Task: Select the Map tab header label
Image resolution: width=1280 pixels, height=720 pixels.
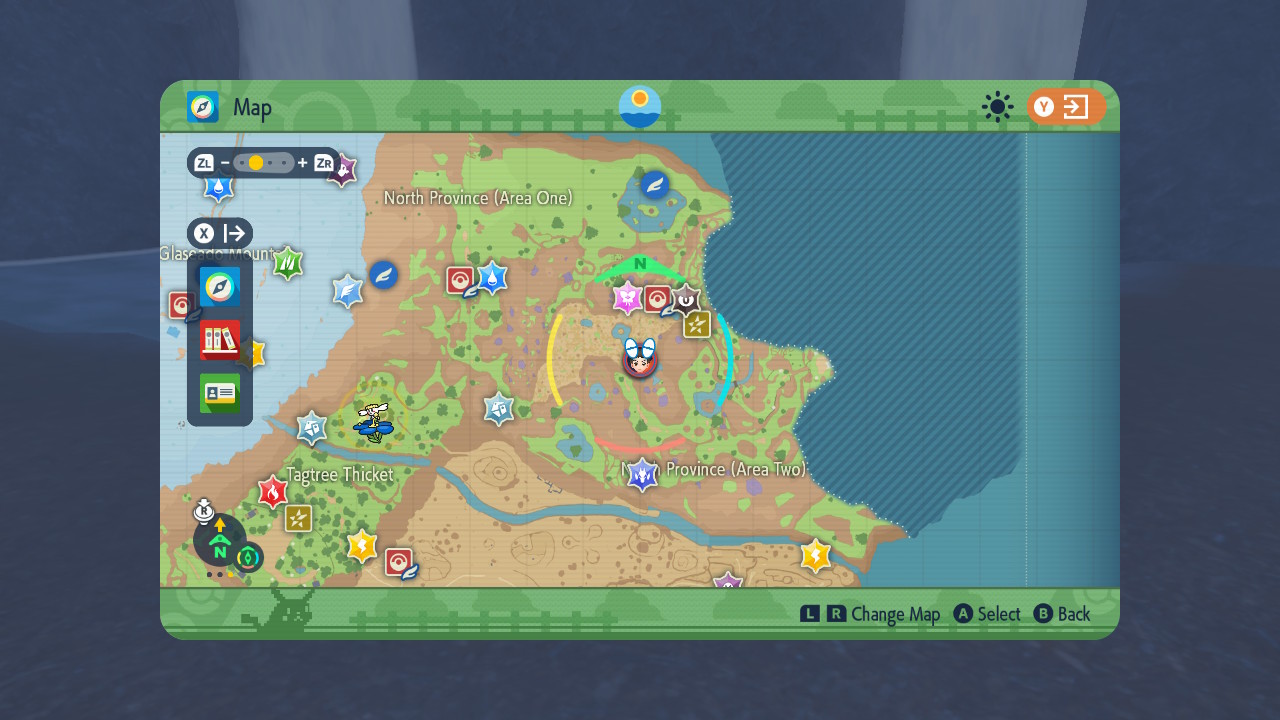Action: (253, 108)
